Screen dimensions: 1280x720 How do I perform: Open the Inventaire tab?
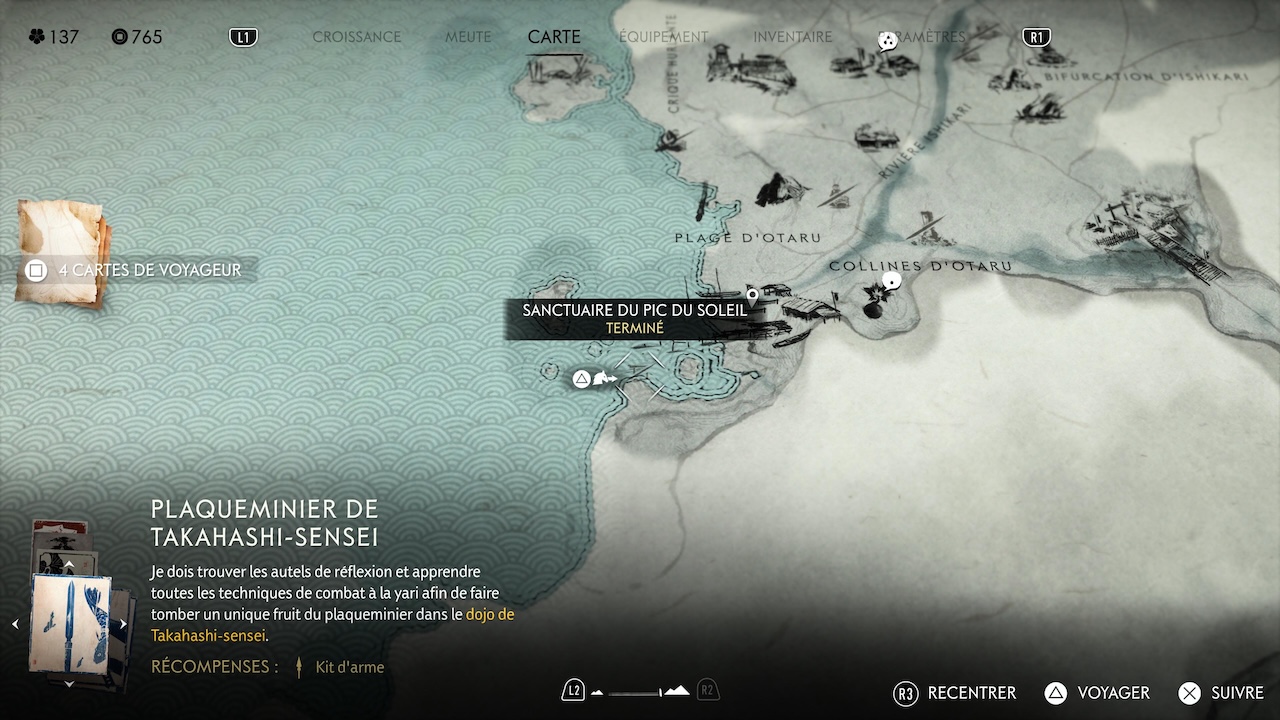click(792, 37)
